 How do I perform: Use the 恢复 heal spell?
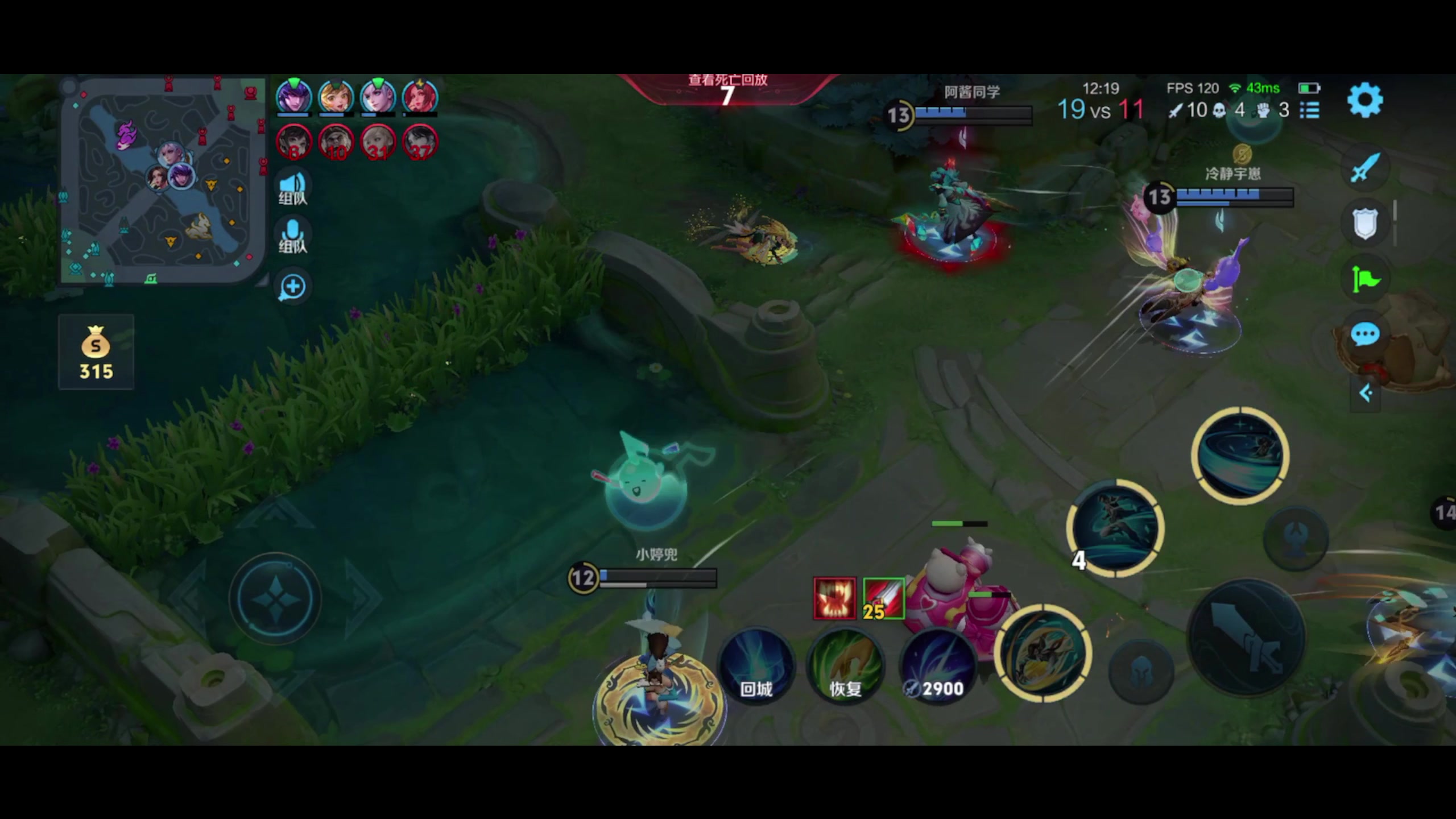(845, 667)
